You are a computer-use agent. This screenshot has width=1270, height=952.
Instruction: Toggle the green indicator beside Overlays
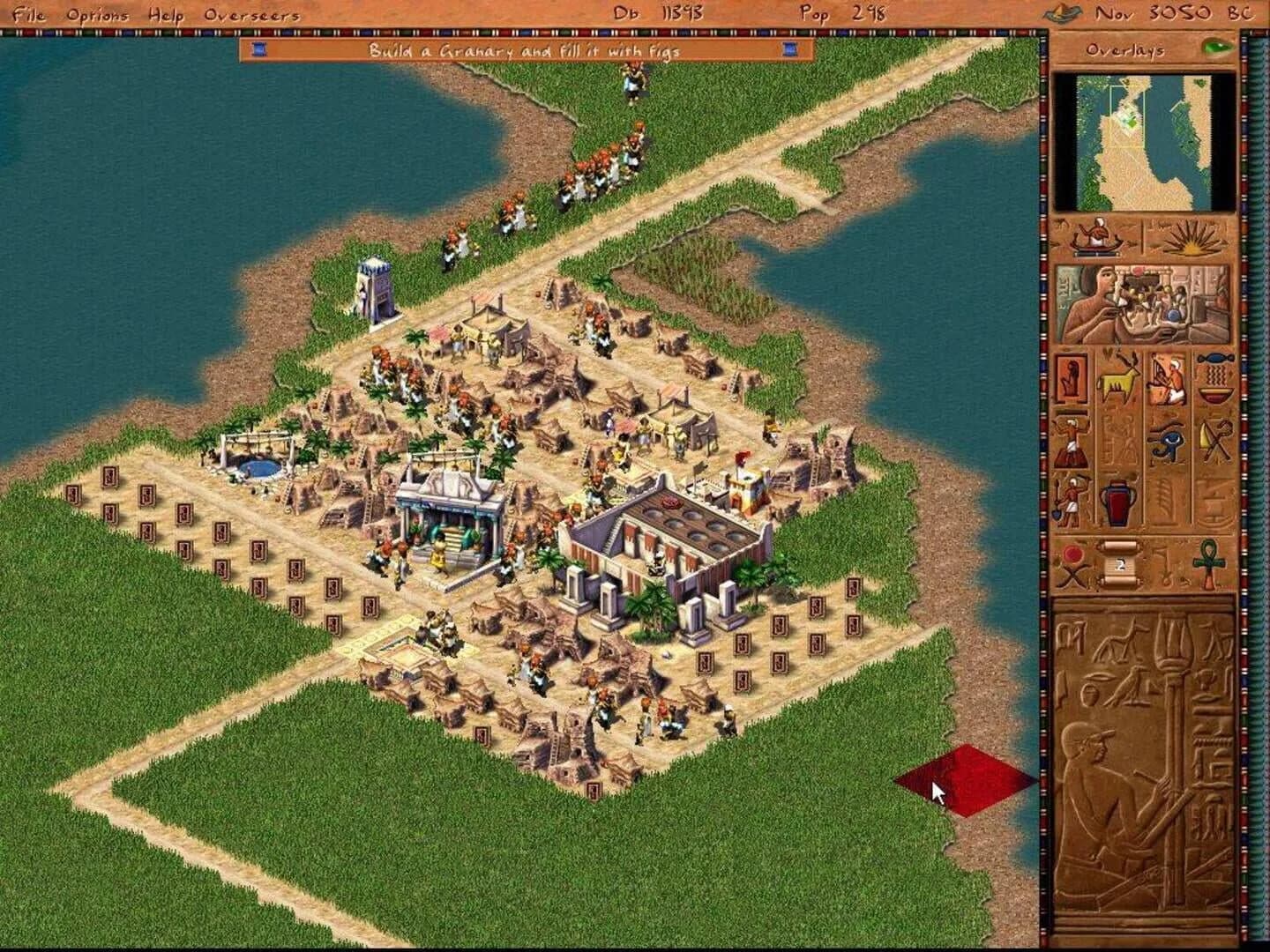click(1214, 50)
